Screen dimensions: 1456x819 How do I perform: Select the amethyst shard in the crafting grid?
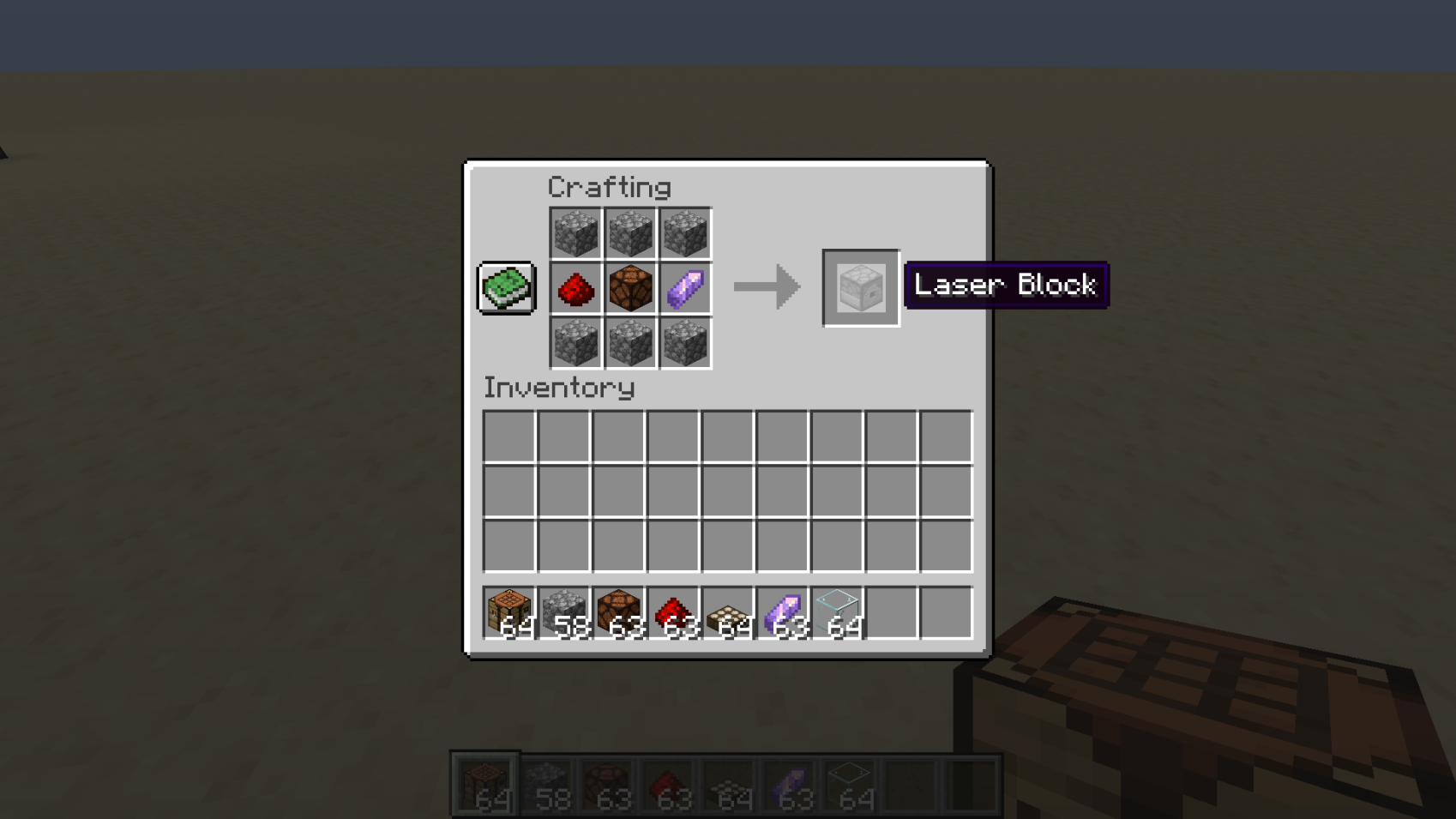tap(686, 288)
